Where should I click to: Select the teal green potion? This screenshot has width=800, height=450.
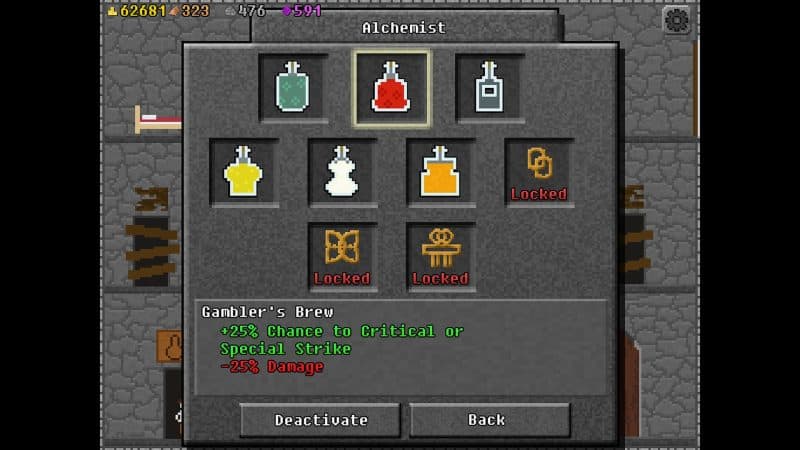[292, 88]
